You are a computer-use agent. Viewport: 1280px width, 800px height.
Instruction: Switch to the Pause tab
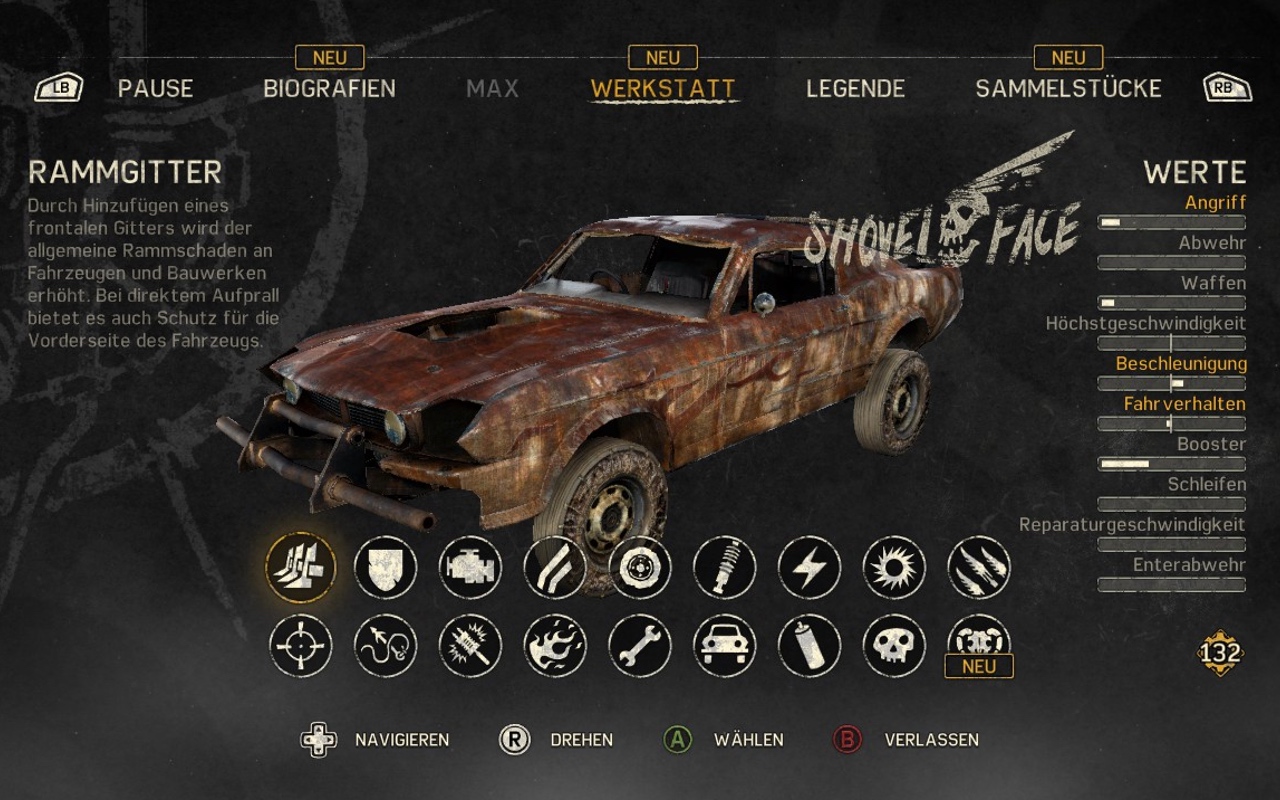pos(155,88)
